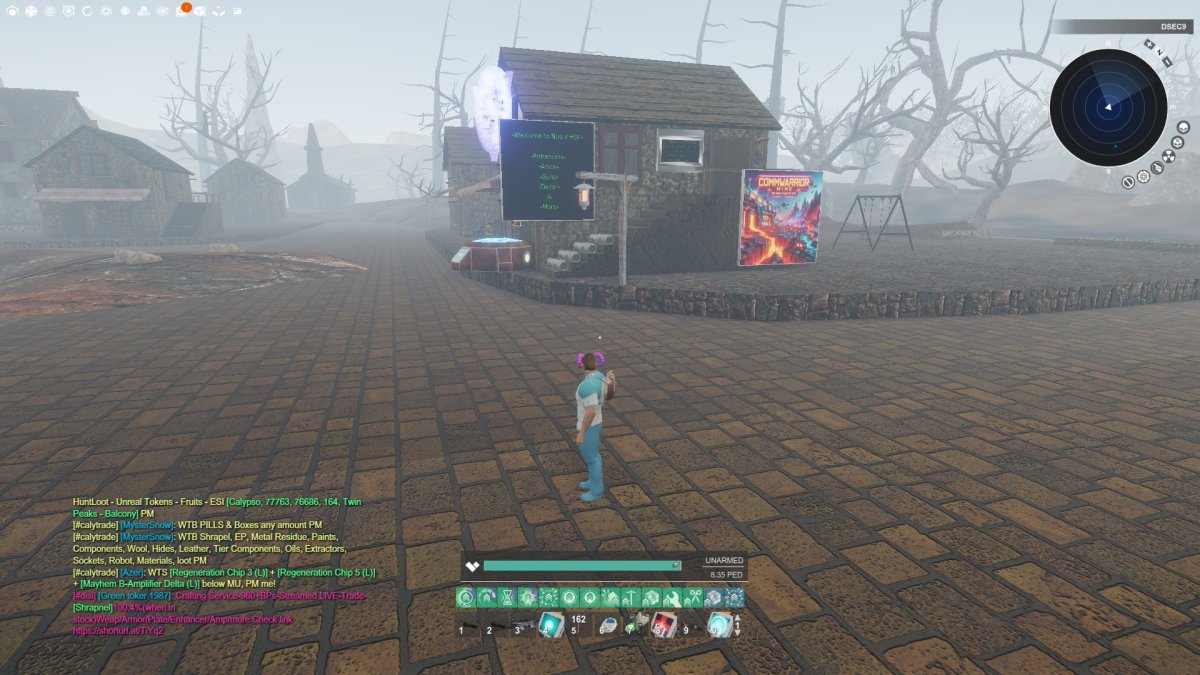Equip the gun in hotbar slot 3
The height and width of the screenshot is (675, 1200).
click(x=522, y=626)
